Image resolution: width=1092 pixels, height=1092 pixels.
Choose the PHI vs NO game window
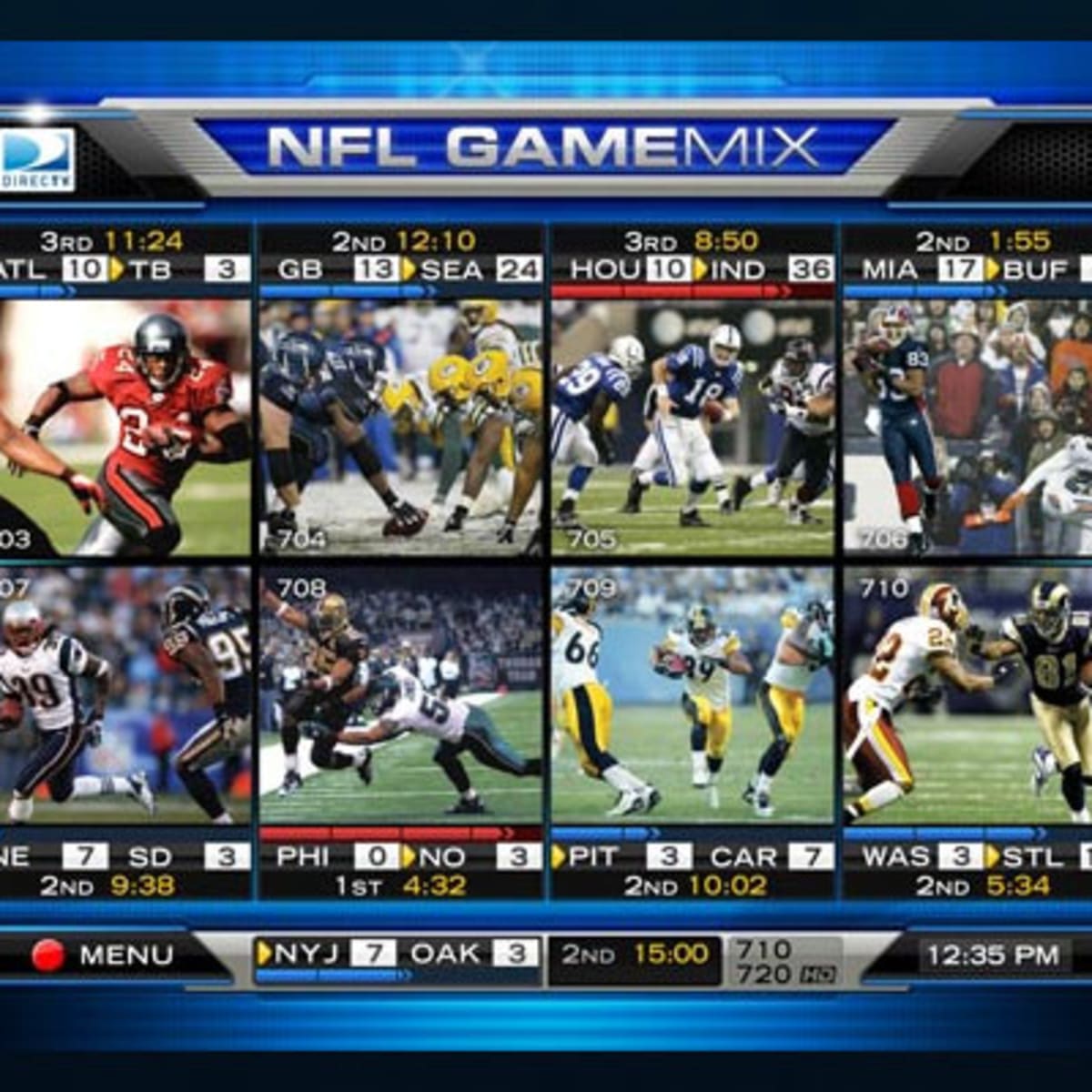coord(400,694)
